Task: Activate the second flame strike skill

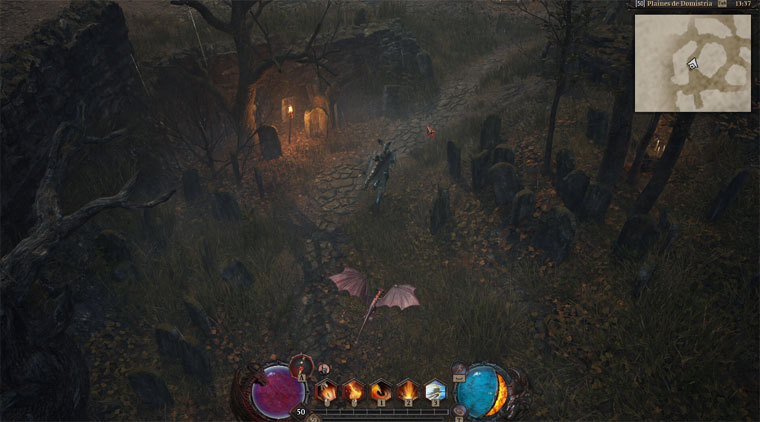Action: pos(353,391)
